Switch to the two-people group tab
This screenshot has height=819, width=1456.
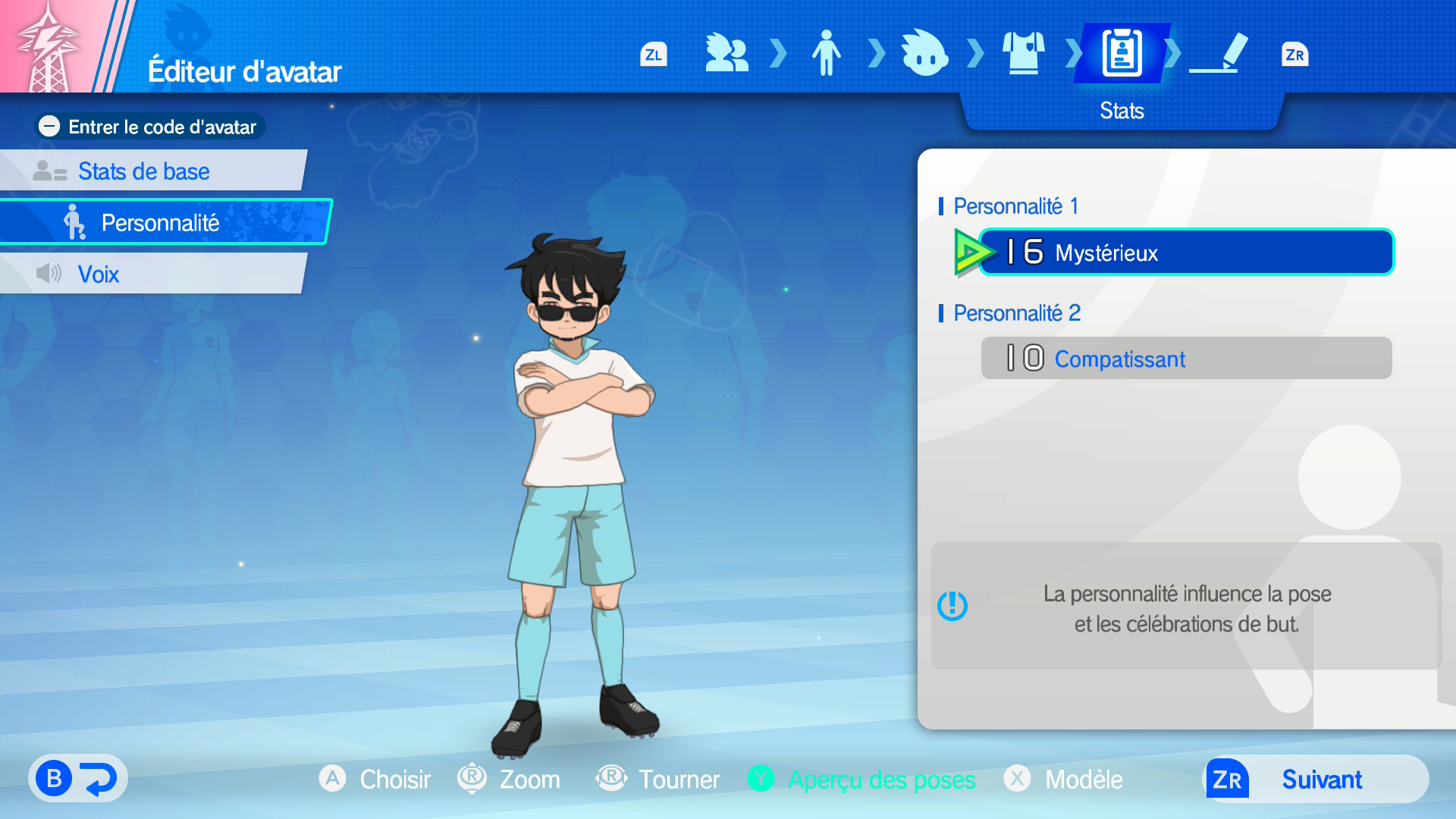(726, 54)
